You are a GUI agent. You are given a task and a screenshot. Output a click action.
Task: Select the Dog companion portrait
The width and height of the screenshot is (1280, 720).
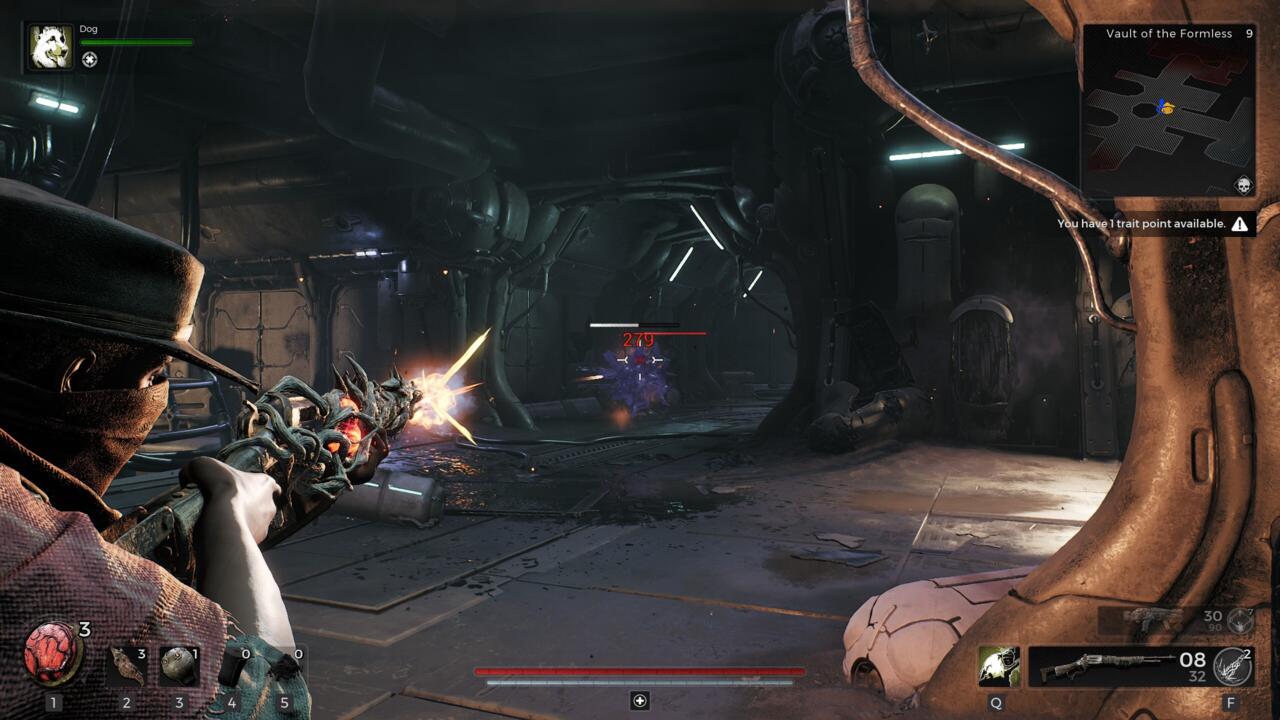pos(49,47)
